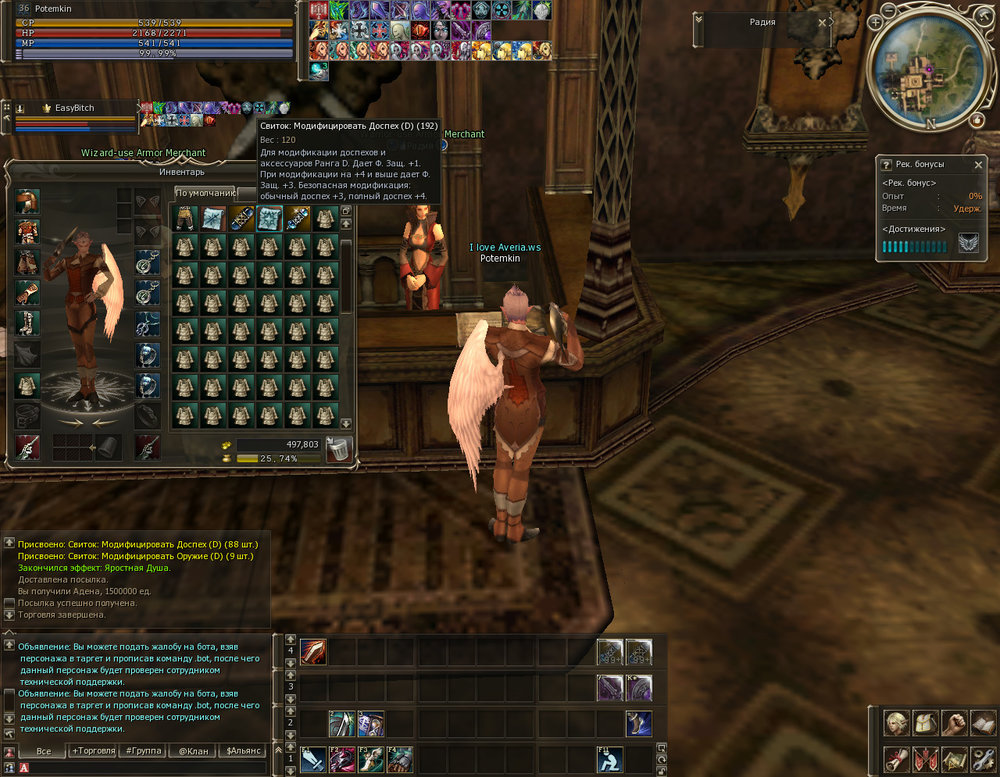Use the F11 sit action icon
This screenshot has height=777, width=1000.
(610, 759)
